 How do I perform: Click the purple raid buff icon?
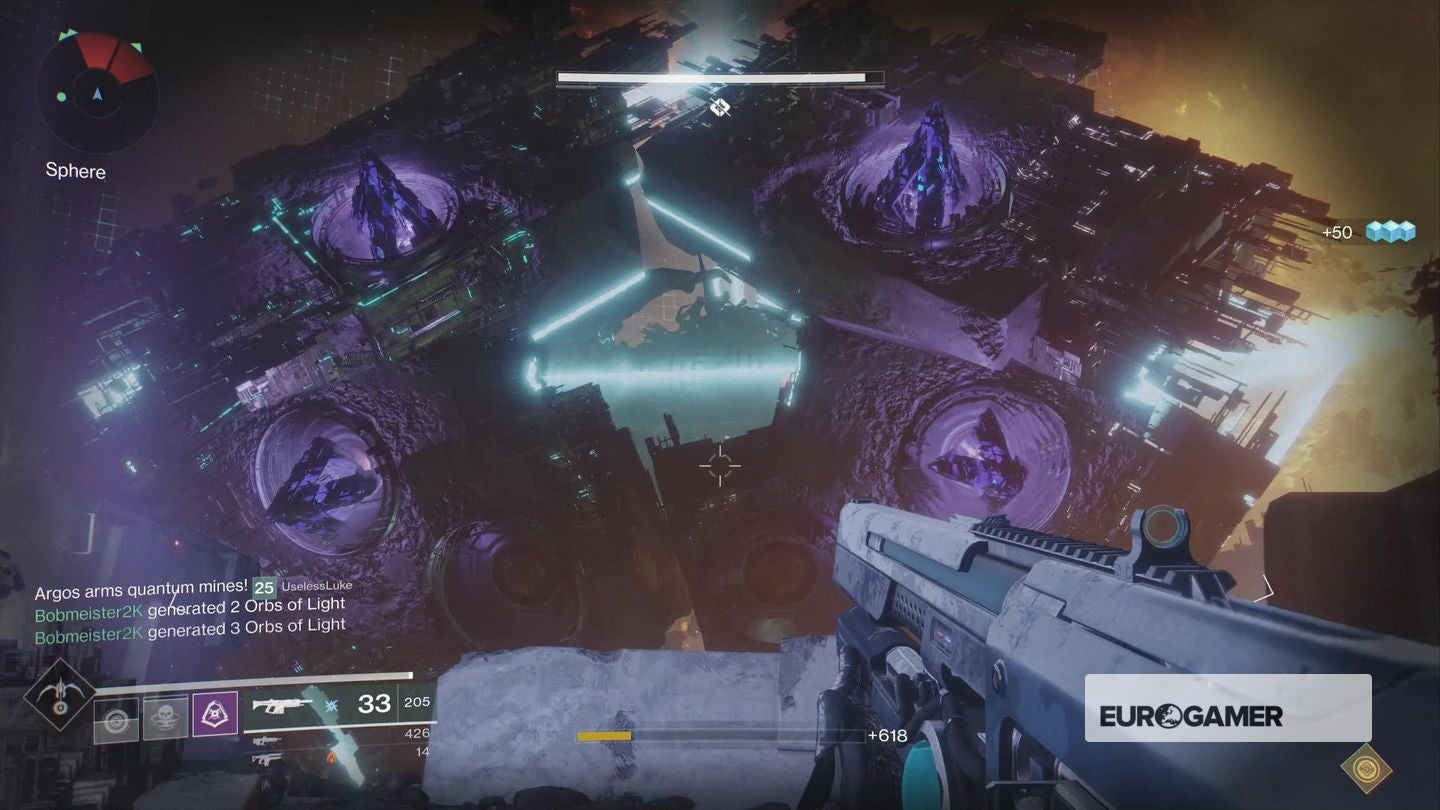click(216, 715)
